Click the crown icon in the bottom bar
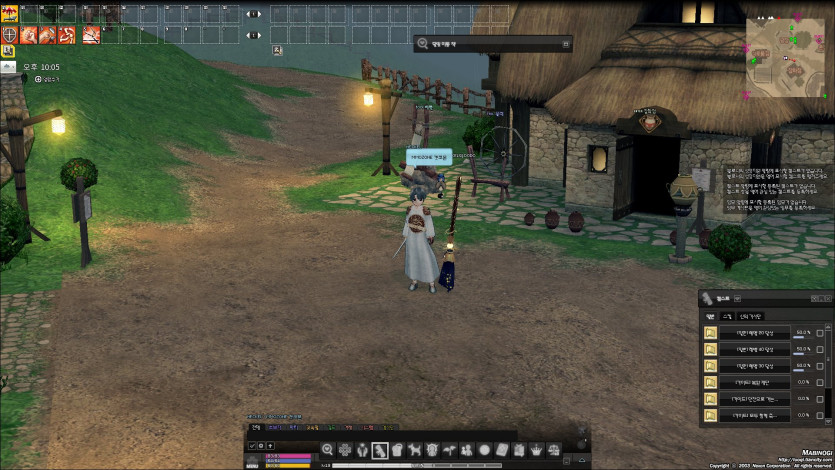The image size is (835, 470). tap(536, 449)
